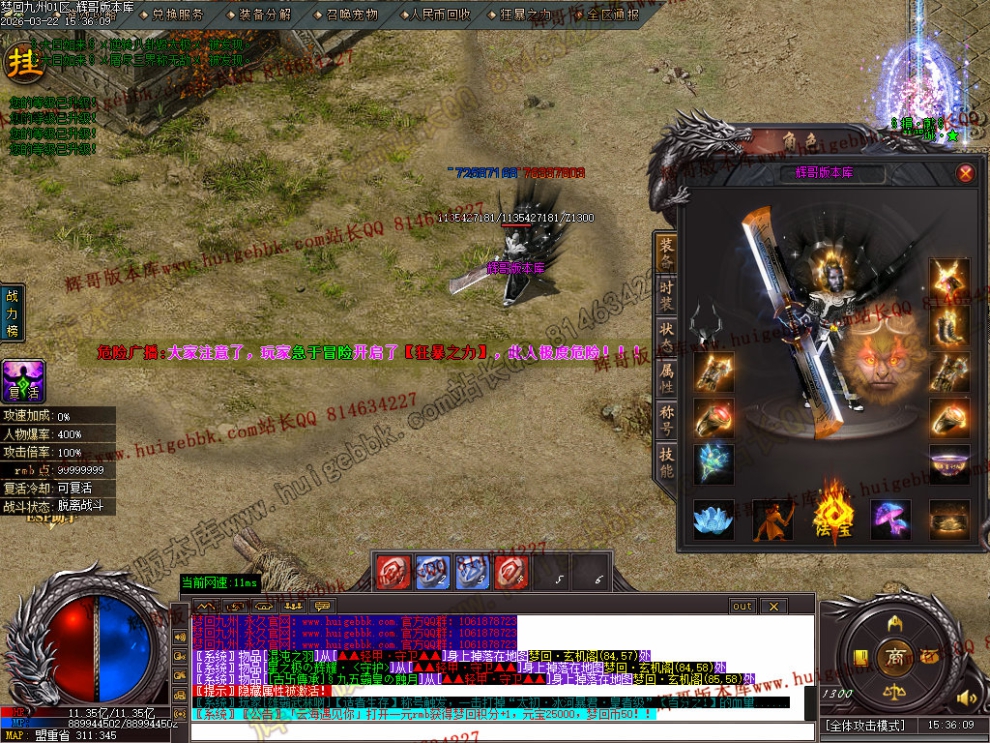The width and height of the screenshot is (990, 743).
Task: Switch to the 时装 fashion tab
Action: [666, 296]
